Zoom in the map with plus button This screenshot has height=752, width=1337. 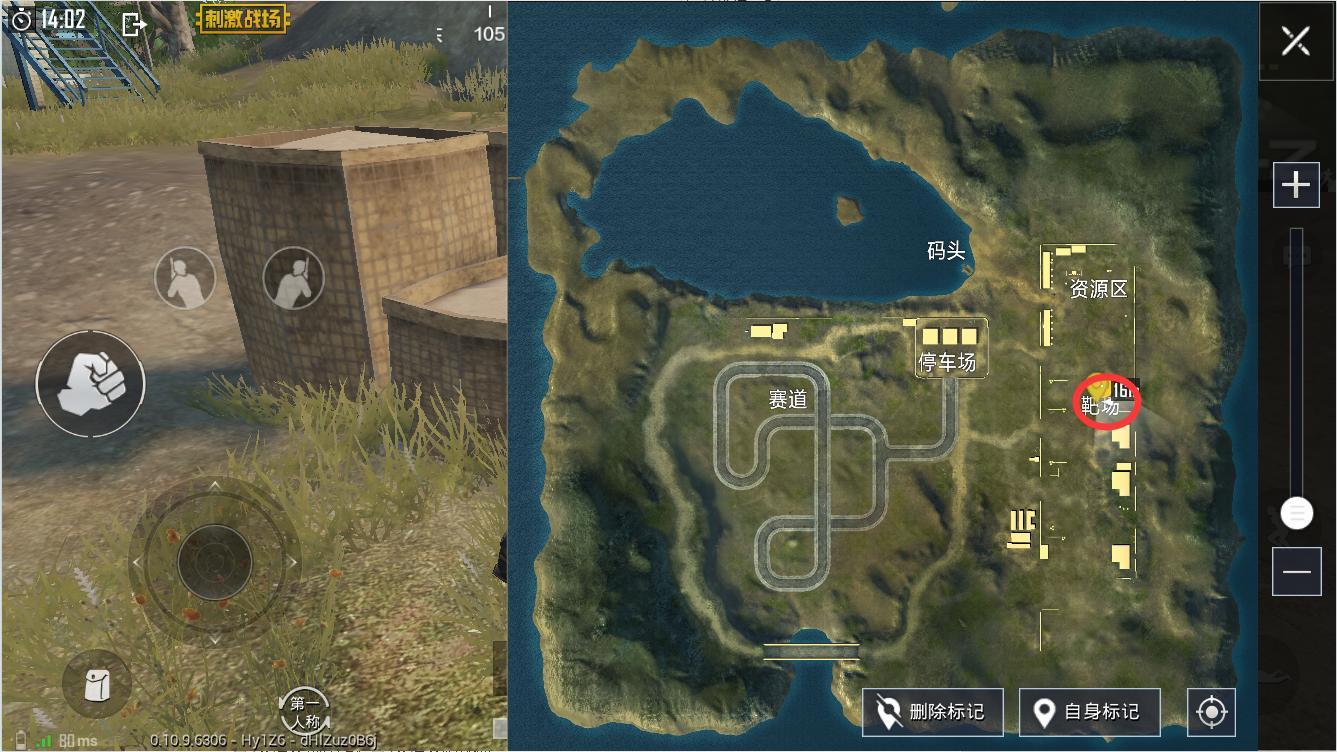click(1296, 185)
